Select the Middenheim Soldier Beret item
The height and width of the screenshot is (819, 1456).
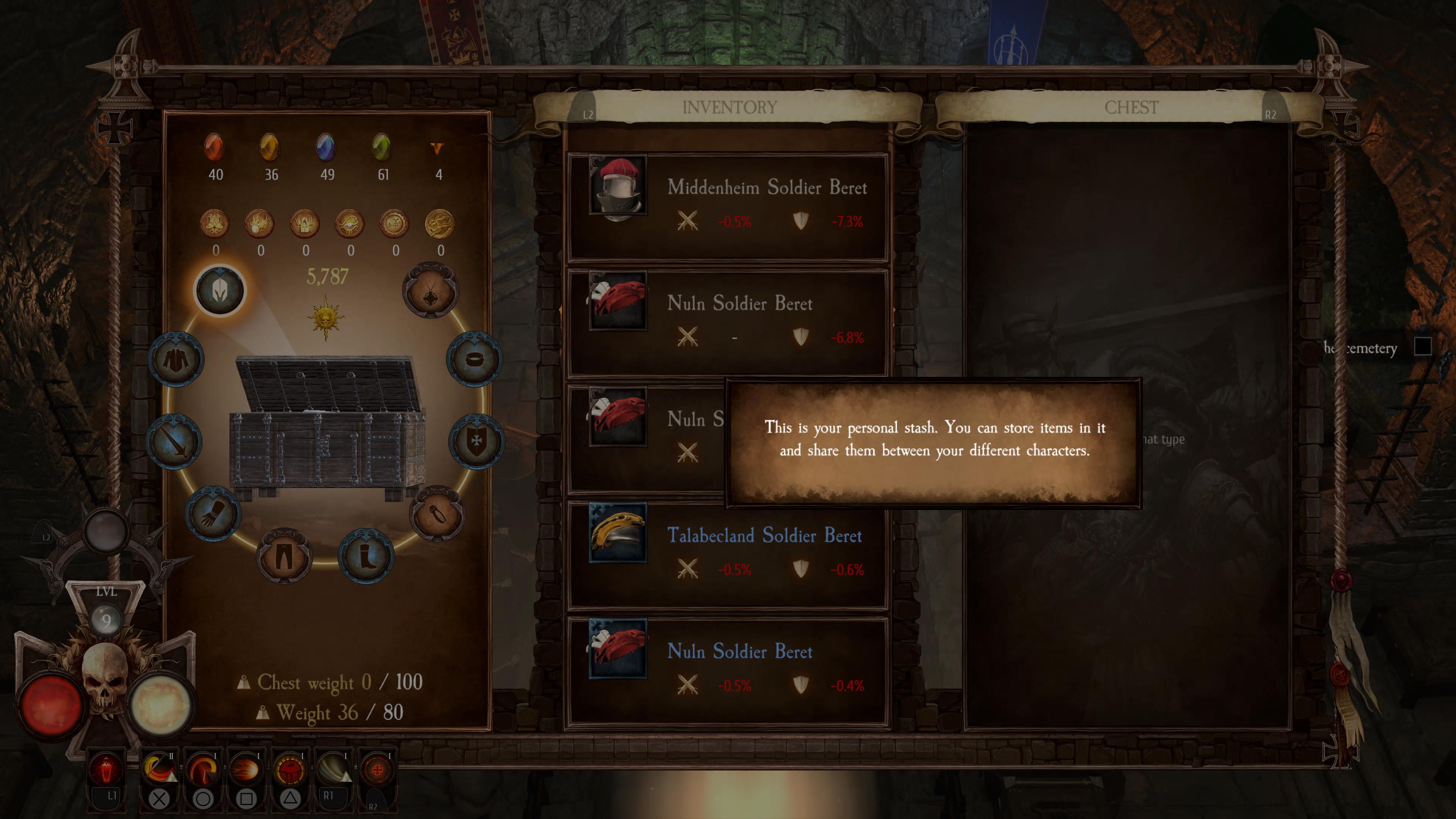(x=728, y=205)
